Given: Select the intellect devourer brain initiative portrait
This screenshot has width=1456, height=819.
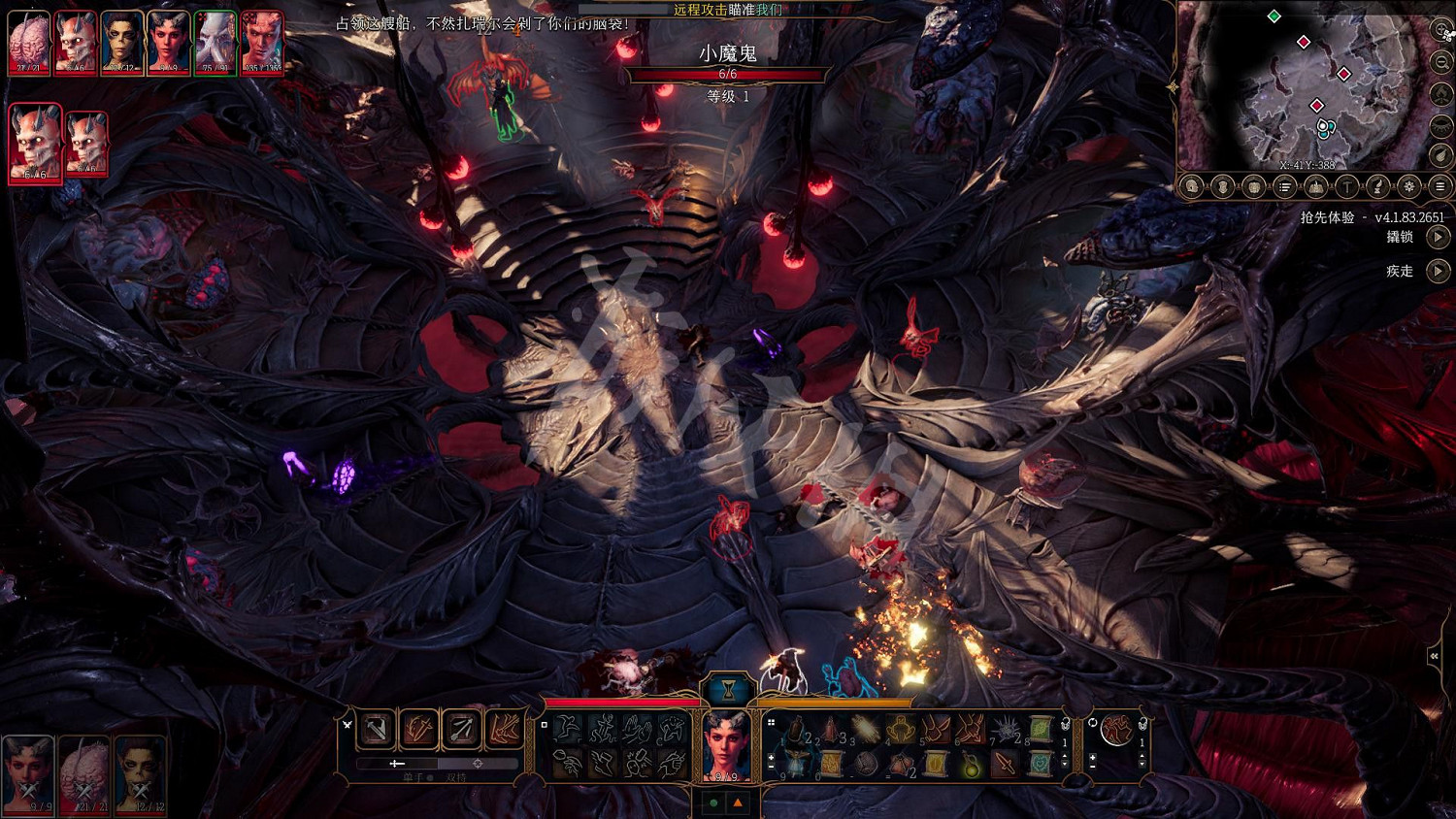Looking at the screenshot, I should click(29, 43).
